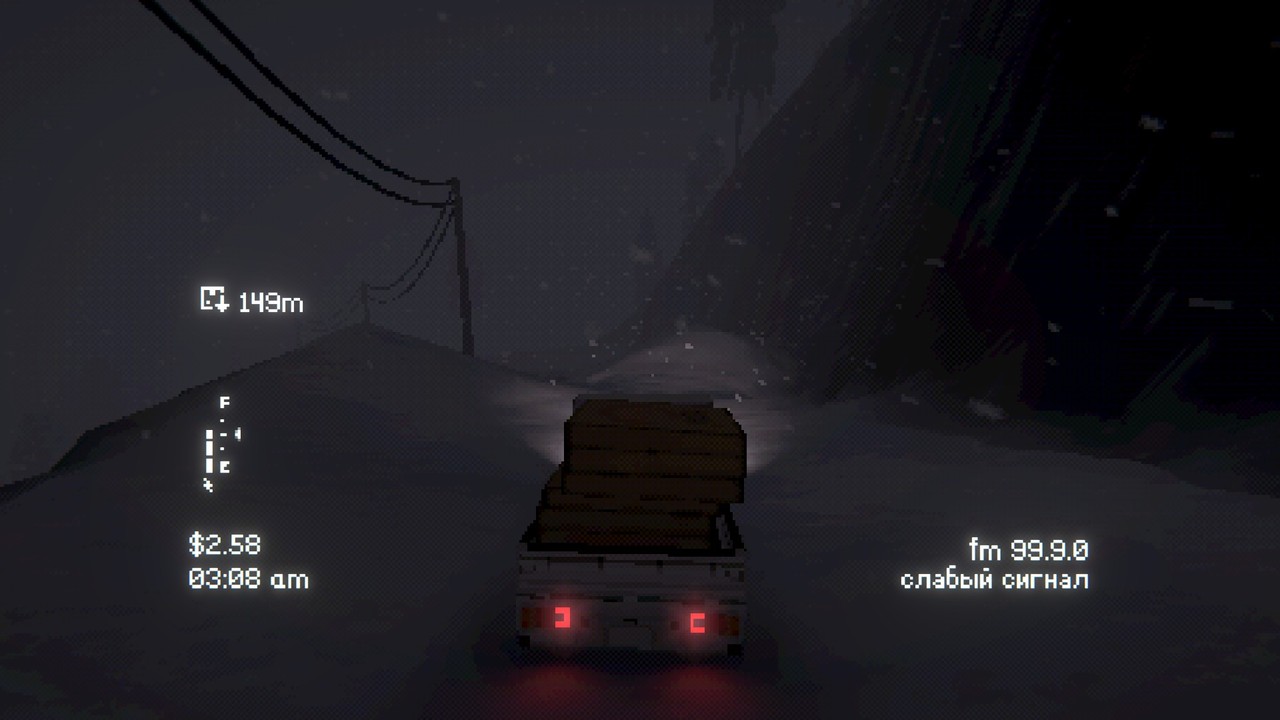Toggle the middle gear notch on the shifter

223,435
